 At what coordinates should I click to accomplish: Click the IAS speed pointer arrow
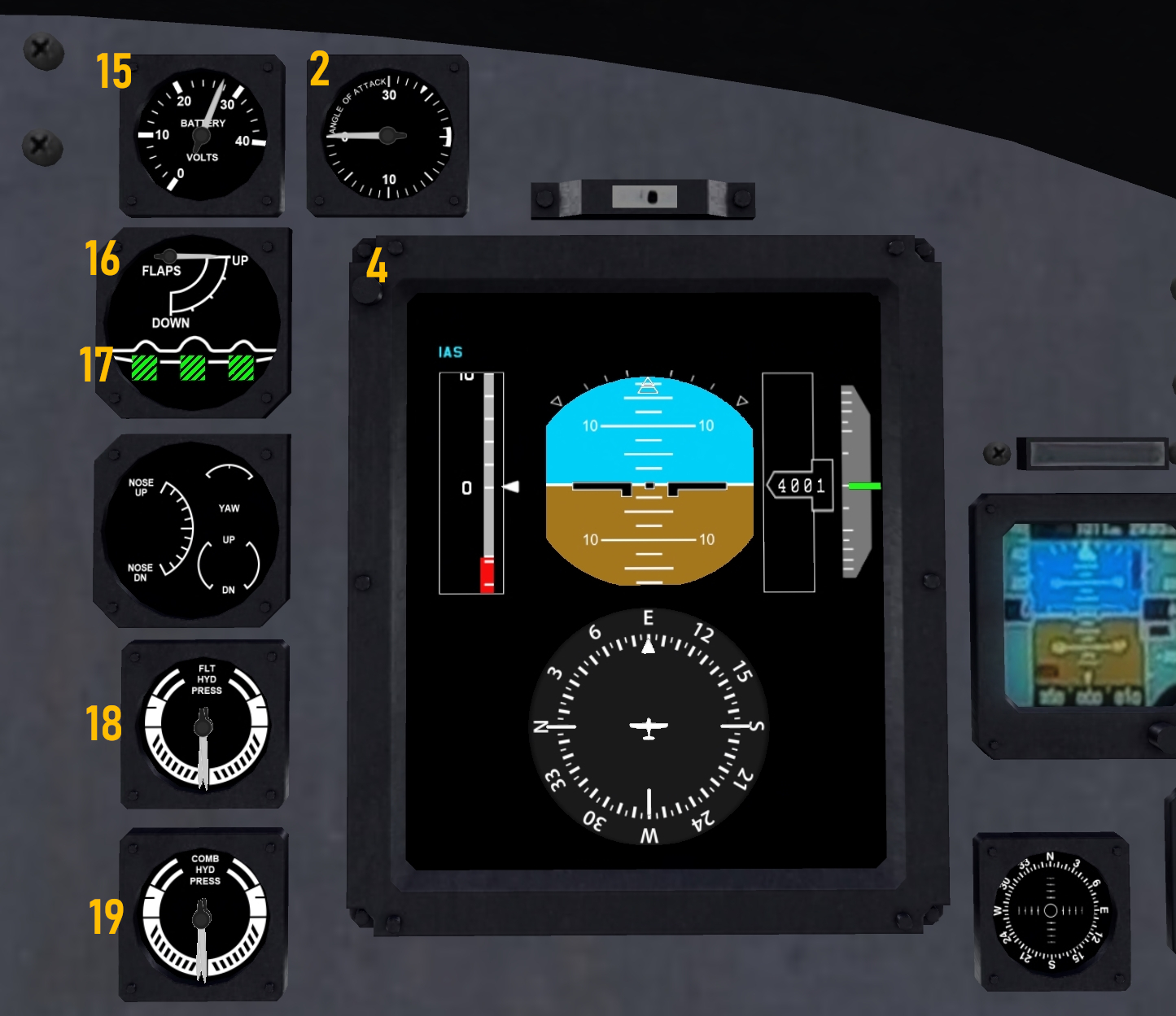coord(511,486)
